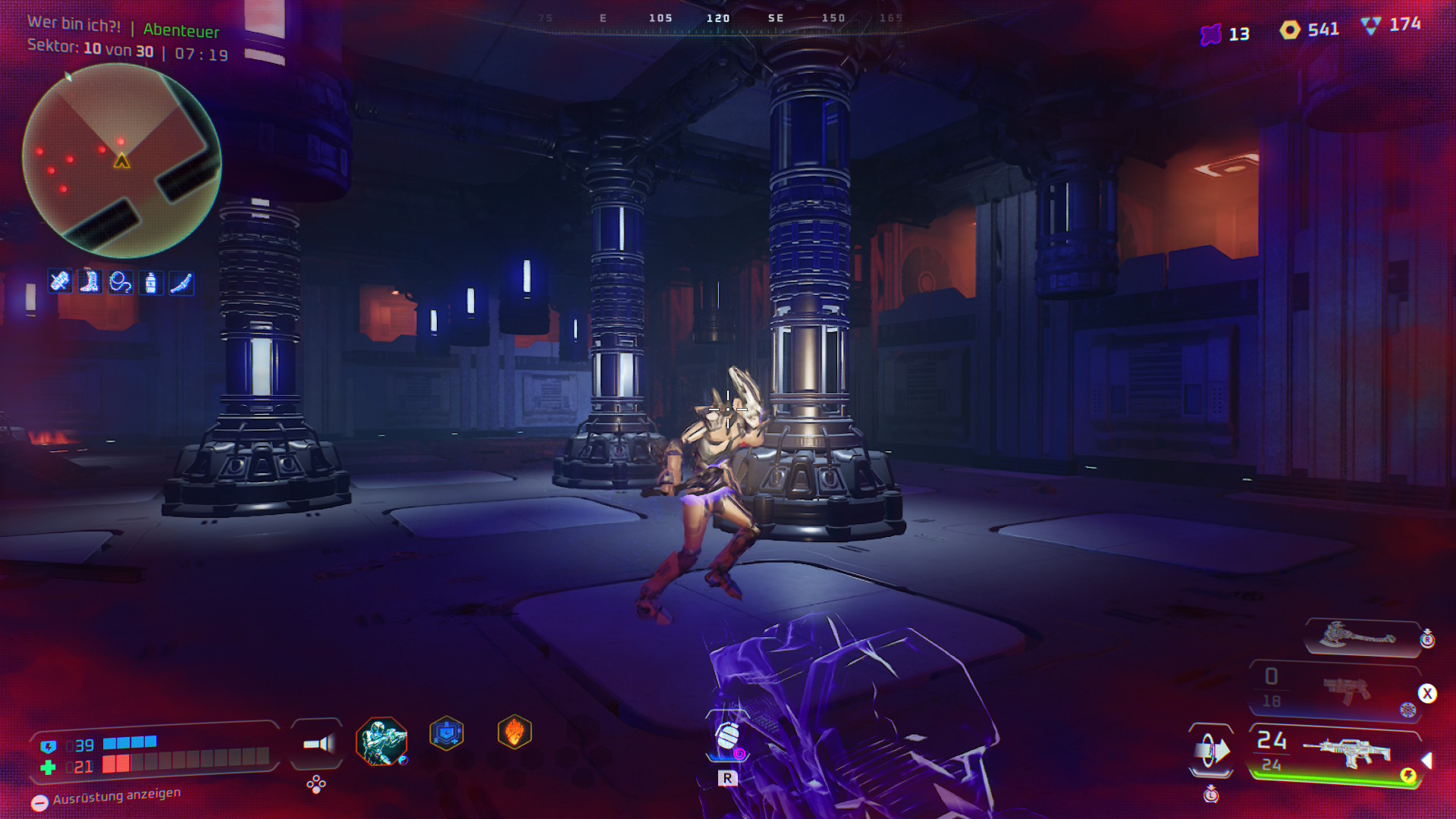This screenshot has height=819, width=1456.
Task: Click the circular radar minimap
Action: pyautogui.click(x=121, y=161)
